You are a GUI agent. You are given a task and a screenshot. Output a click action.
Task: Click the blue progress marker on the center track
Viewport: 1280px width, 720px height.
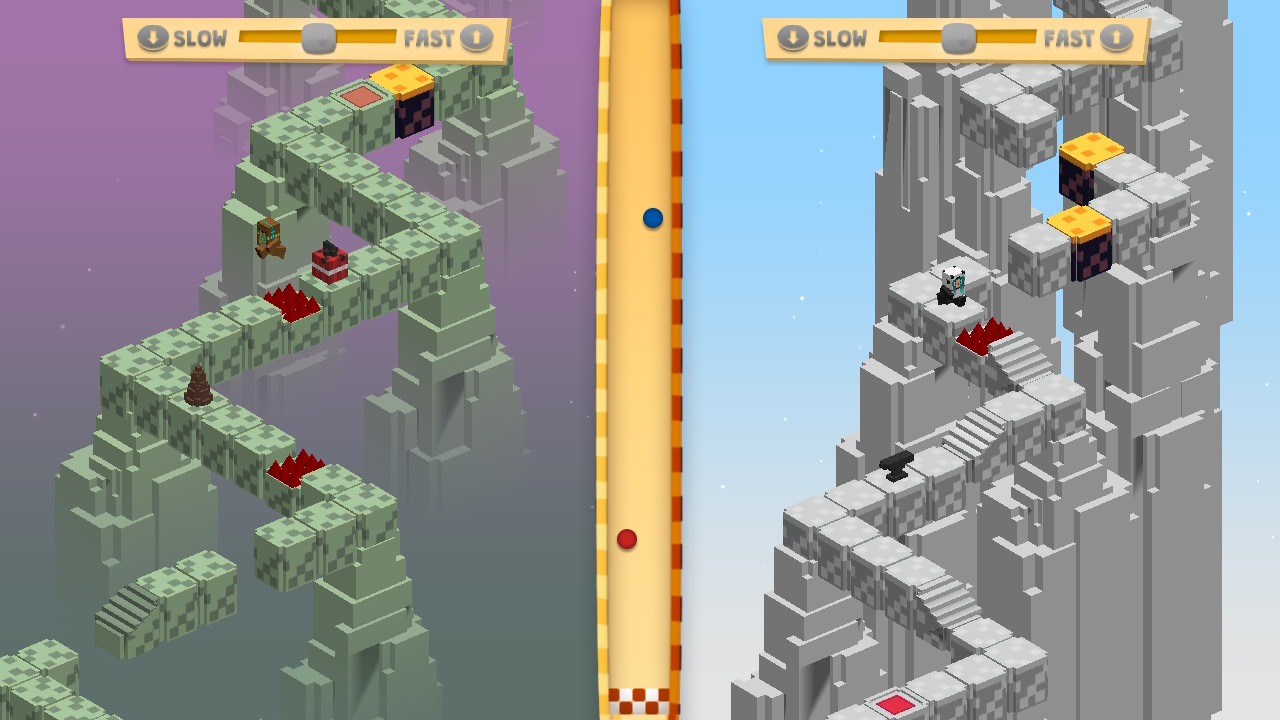pos(651,218)
